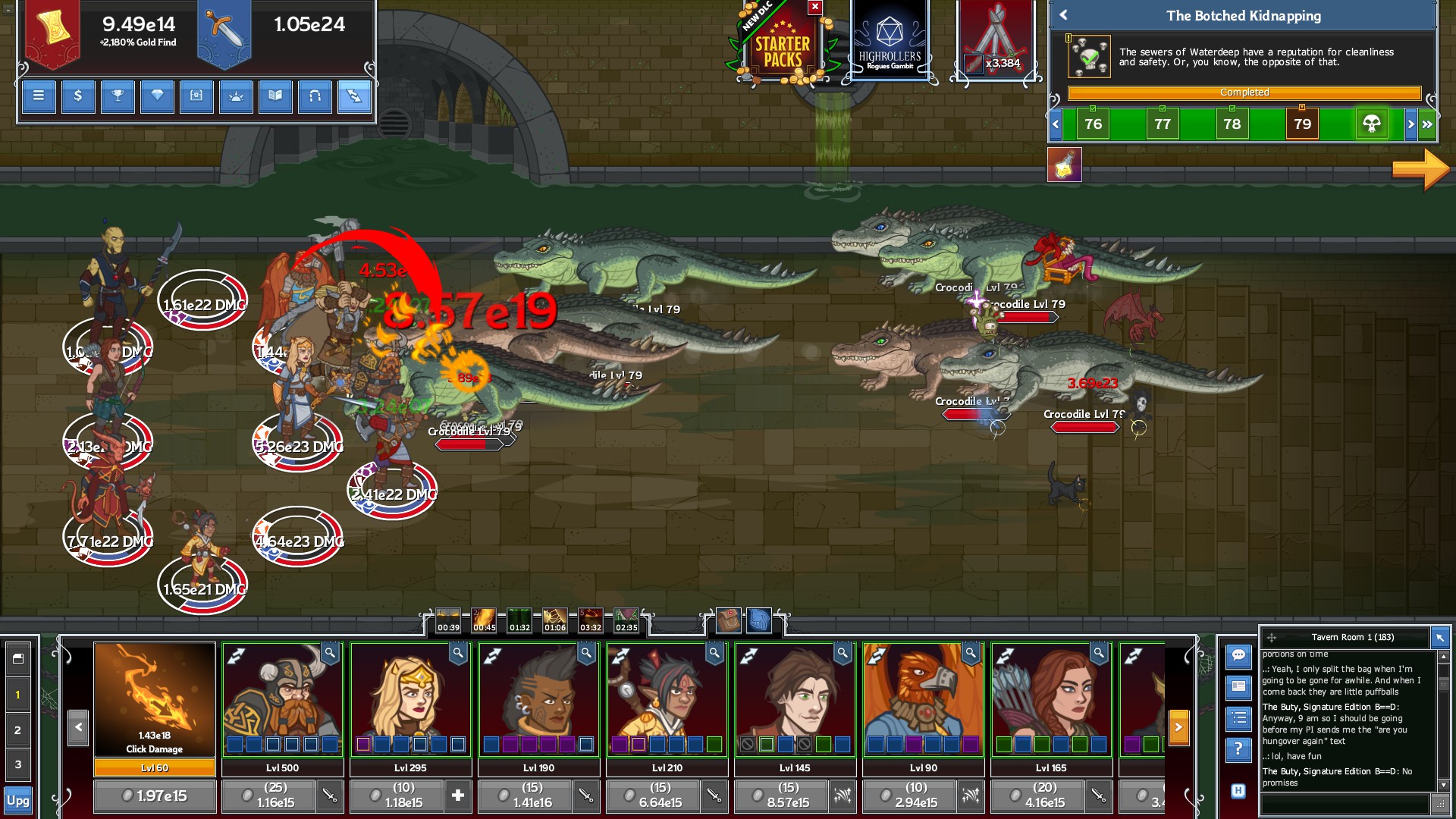This screenshot has width=1456, height=819.
Task: Open the blessings menu with the sunrise icon
Action: (x=237, y=97)
